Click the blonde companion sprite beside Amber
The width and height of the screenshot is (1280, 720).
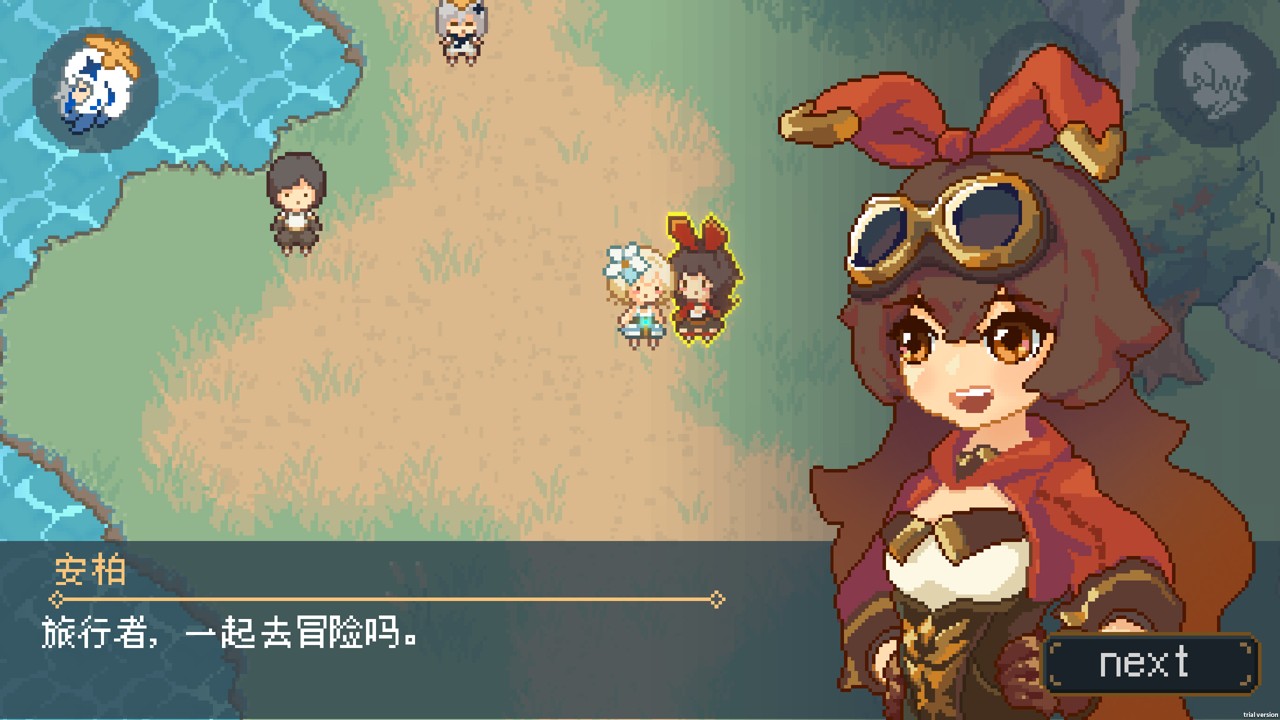(640, 295)
